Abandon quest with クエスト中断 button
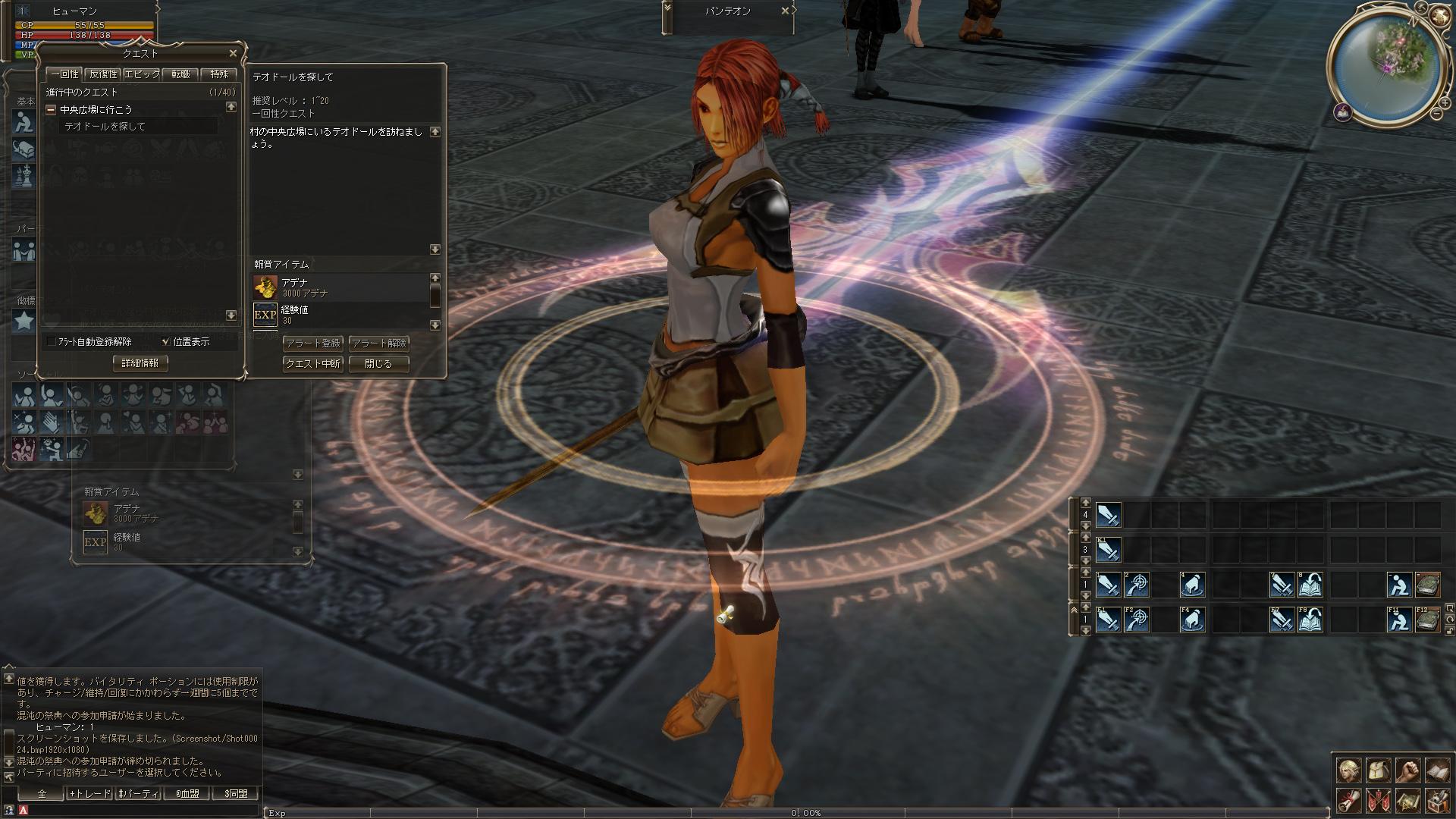The image size is (1456, 819). tap(313, 364)
